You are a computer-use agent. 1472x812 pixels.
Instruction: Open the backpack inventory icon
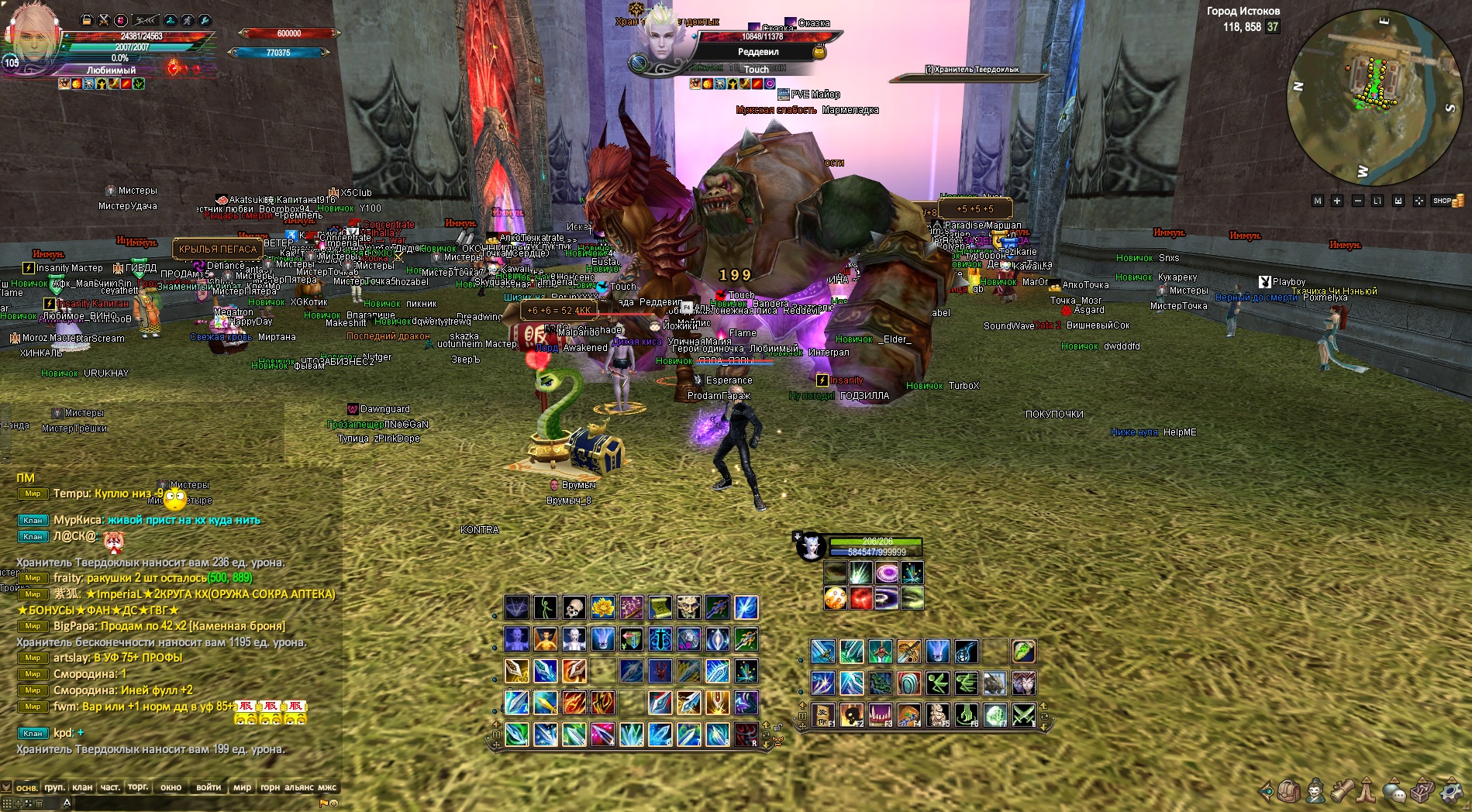1289,792
